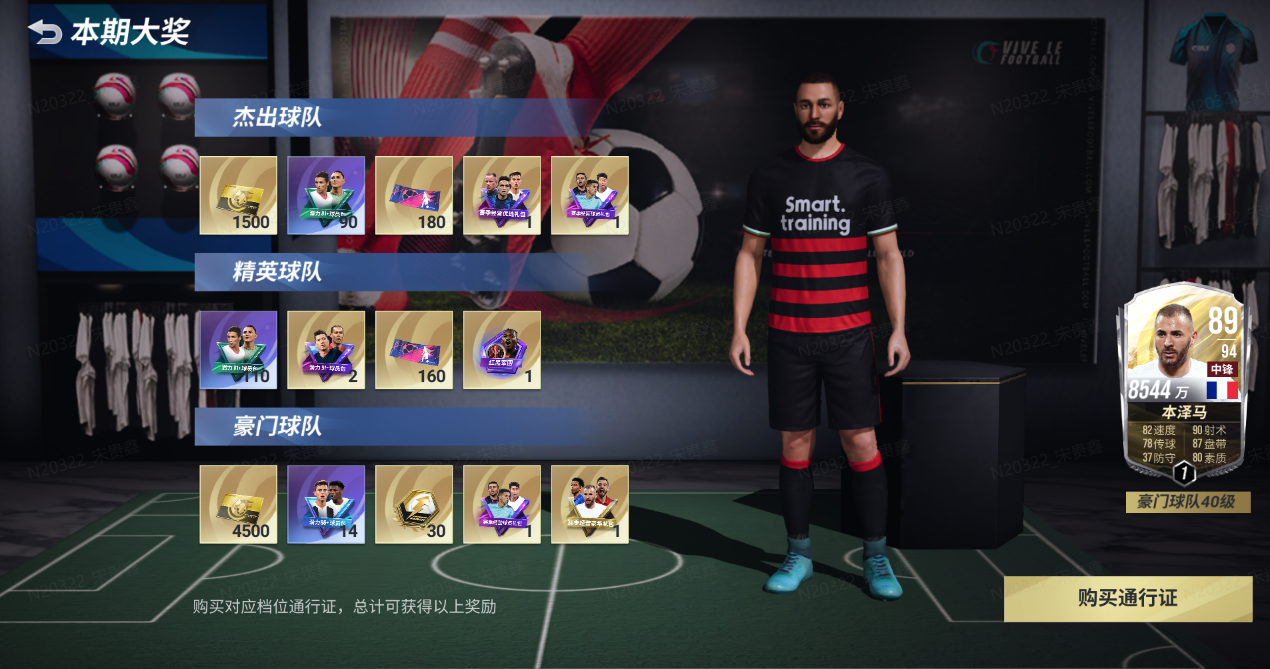Select the 4500 gold ticket reward
1270x669 pixels.
pos(238,504)
